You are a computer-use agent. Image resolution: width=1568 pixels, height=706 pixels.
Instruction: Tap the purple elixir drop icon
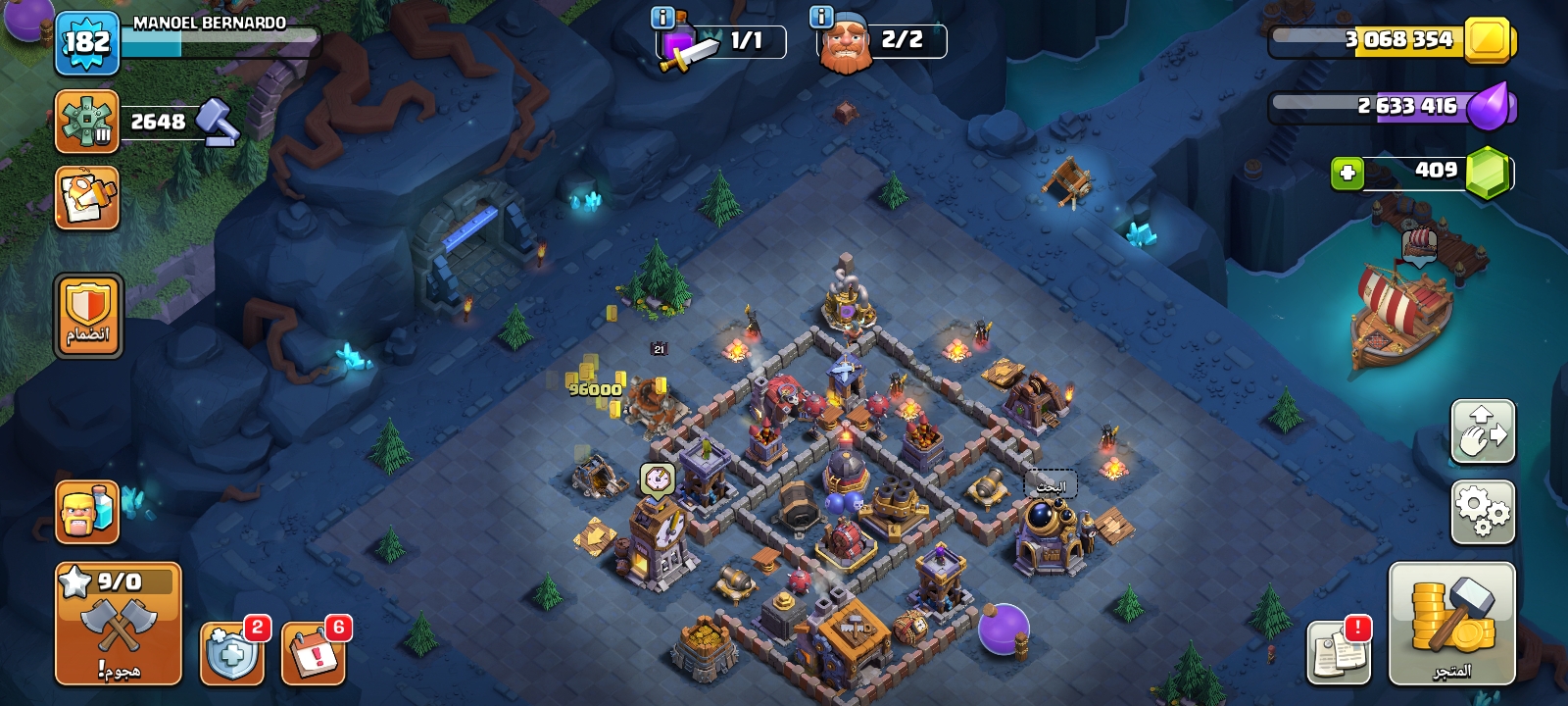click(1491, 106)
